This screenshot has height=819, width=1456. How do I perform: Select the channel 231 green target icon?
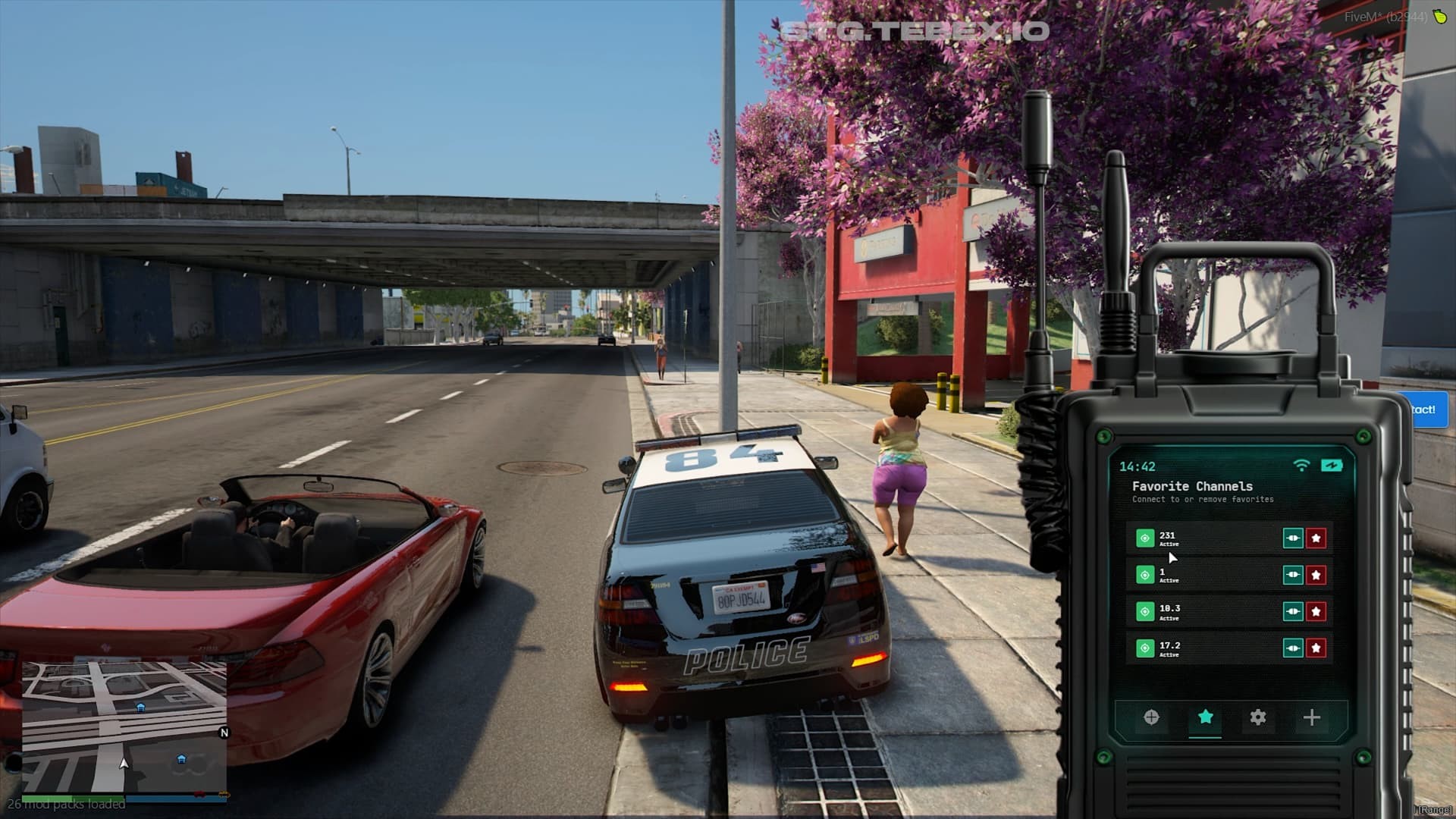click(1145, 538)
